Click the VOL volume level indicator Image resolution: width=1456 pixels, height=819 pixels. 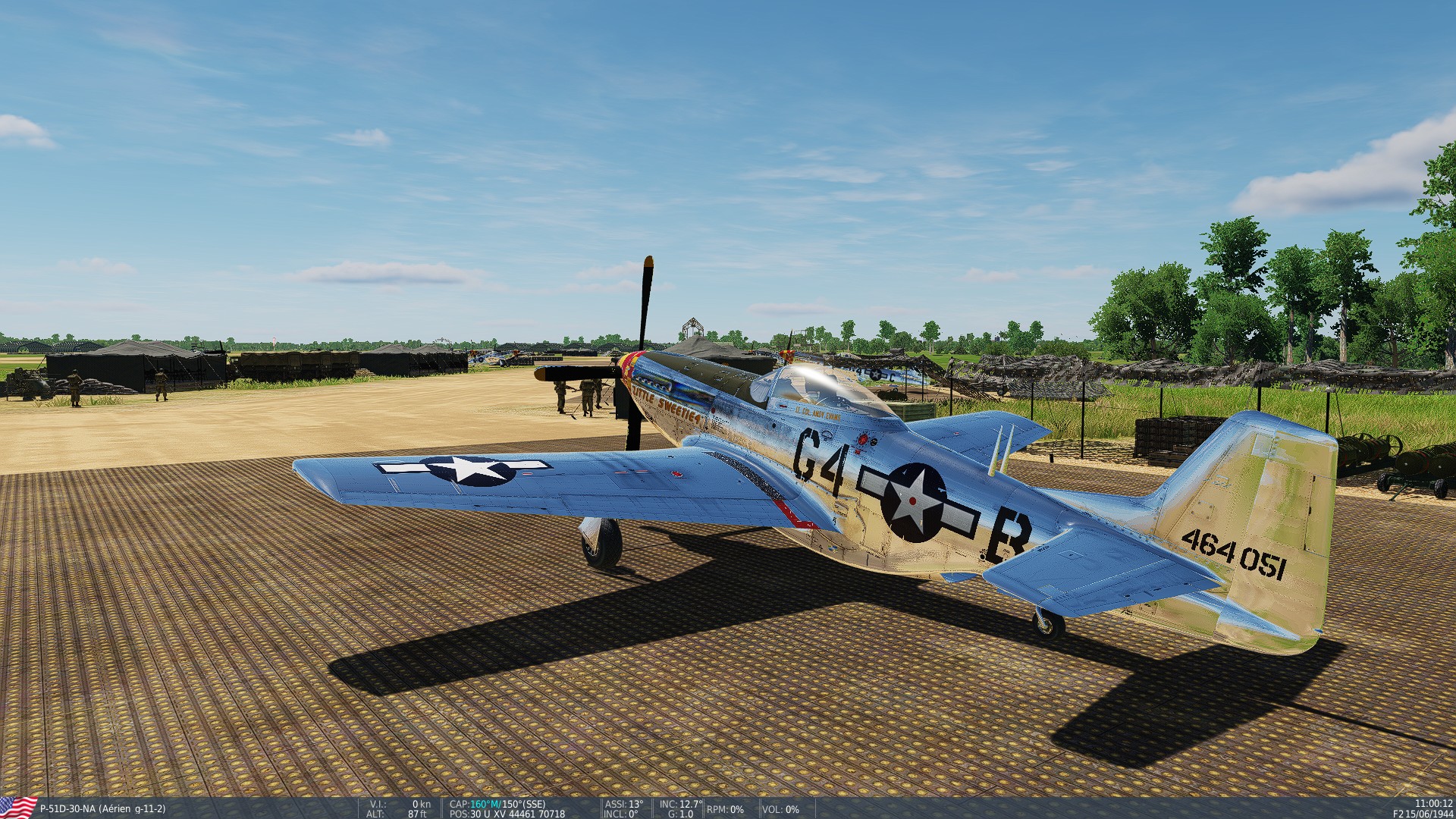click(x=781, y=810)
